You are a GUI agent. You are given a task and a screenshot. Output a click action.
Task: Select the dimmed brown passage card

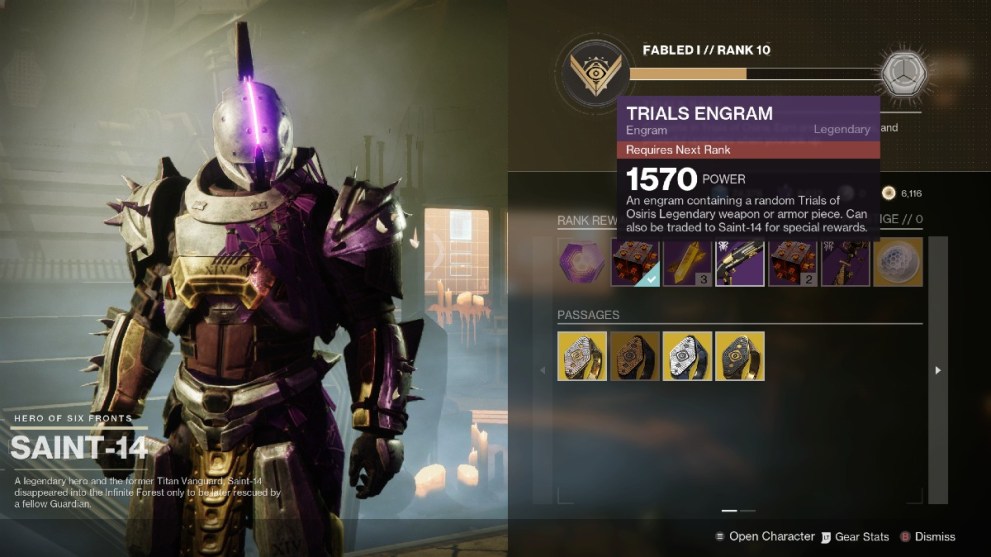[x=635, y=357]
